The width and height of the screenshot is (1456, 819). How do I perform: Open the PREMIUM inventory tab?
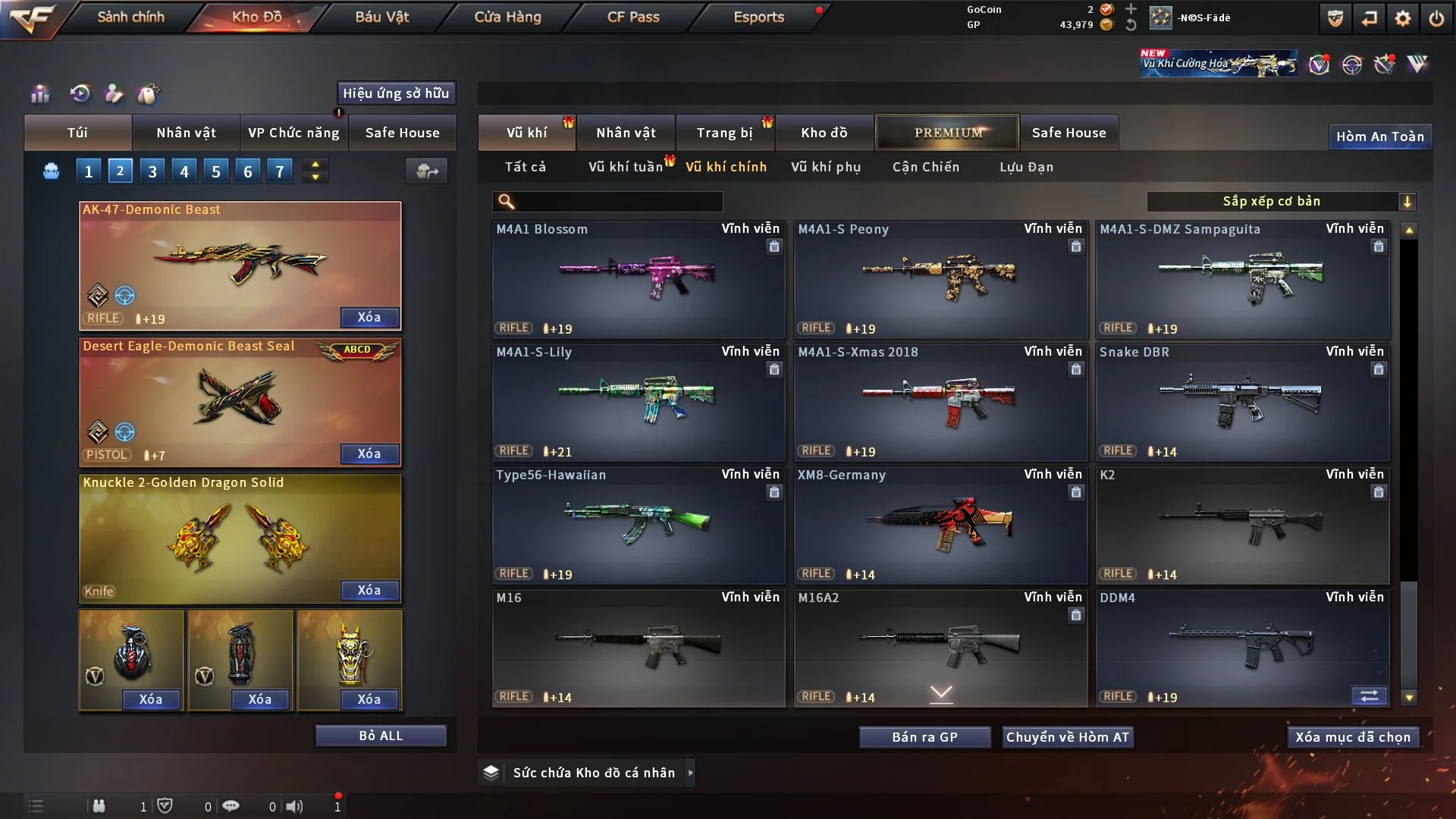point(947,133)
